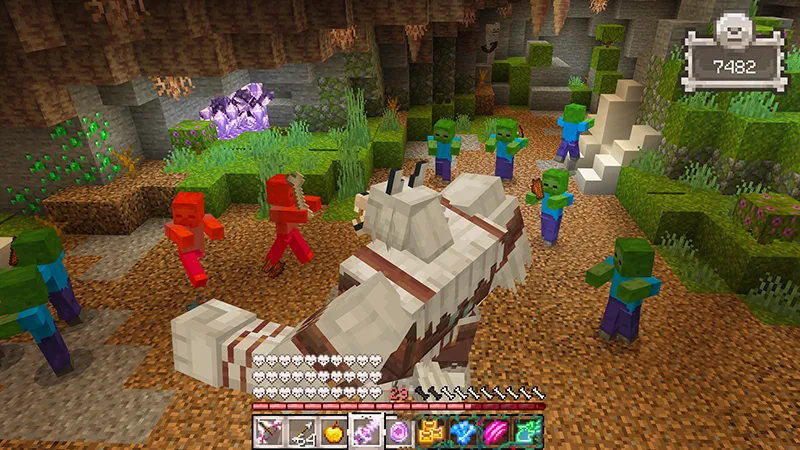Activate the golden totem ability icon

coord(432,432)
